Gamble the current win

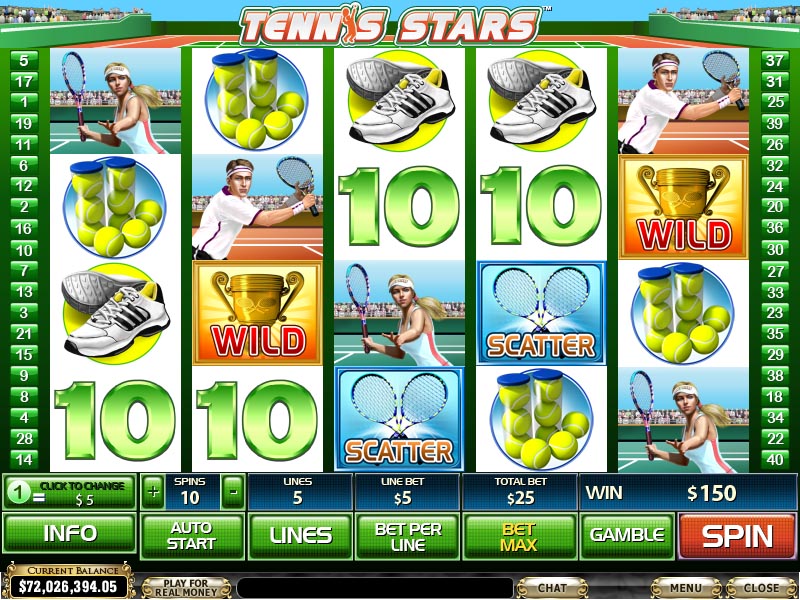click(627, 536)
